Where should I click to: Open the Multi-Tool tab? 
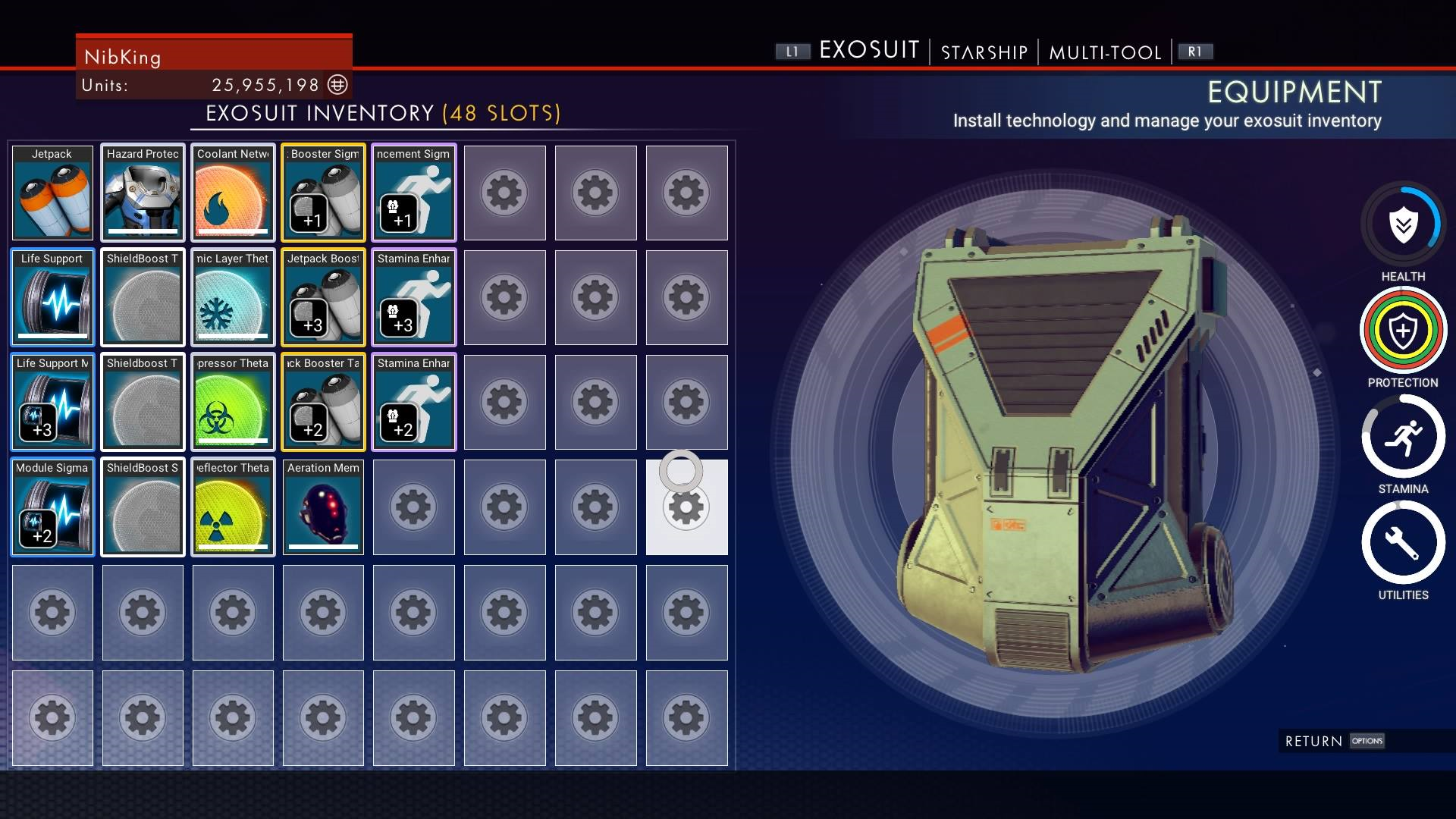coord(1105,52)
